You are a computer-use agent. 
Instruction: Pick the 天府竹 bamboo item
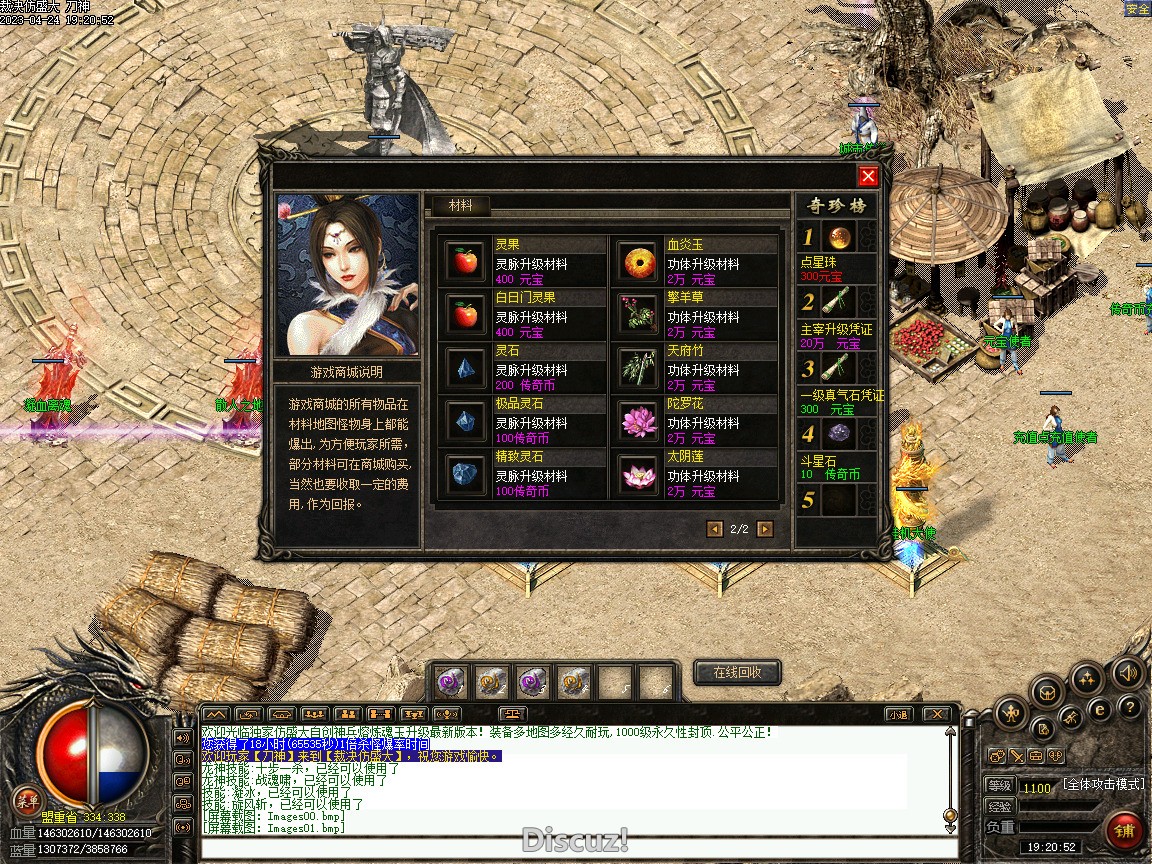[637, 368]
